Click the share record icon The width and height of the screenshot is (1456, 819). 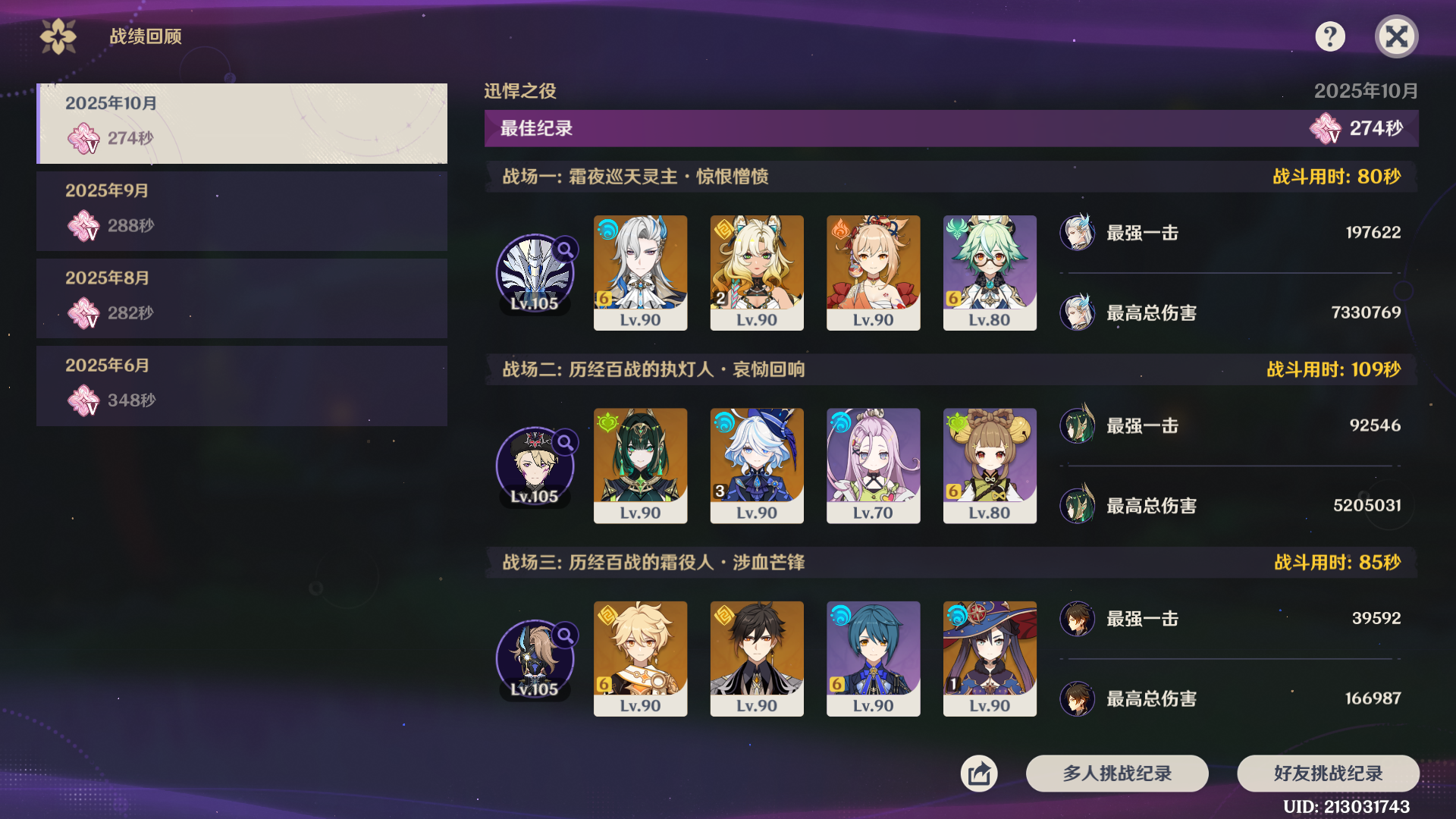click(x=979, y=773)
